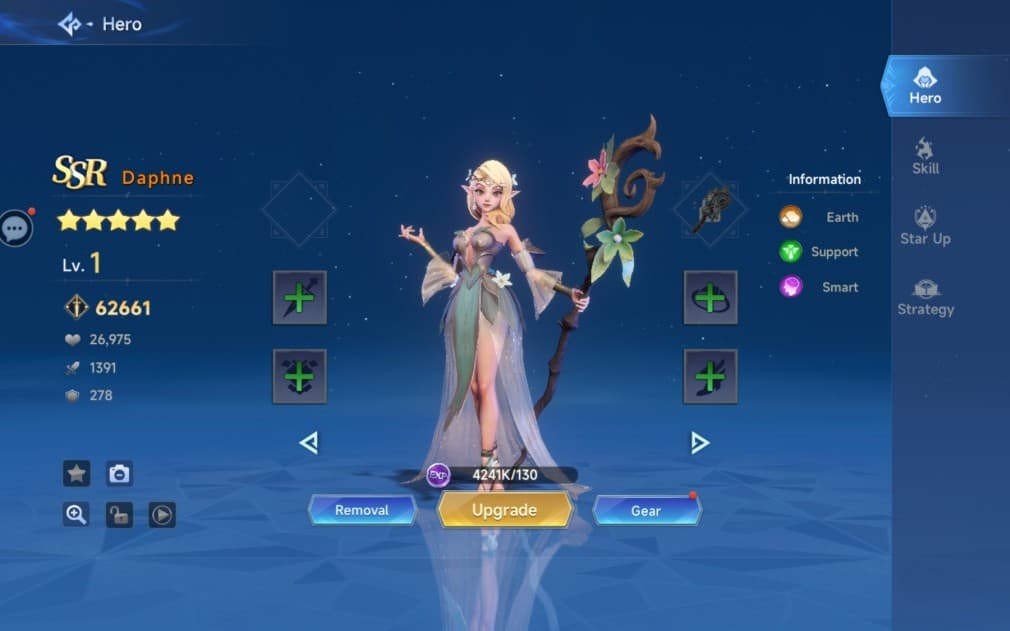1010x631 pixels.
Task: Open the Gear menu
Action: point(646,511)
